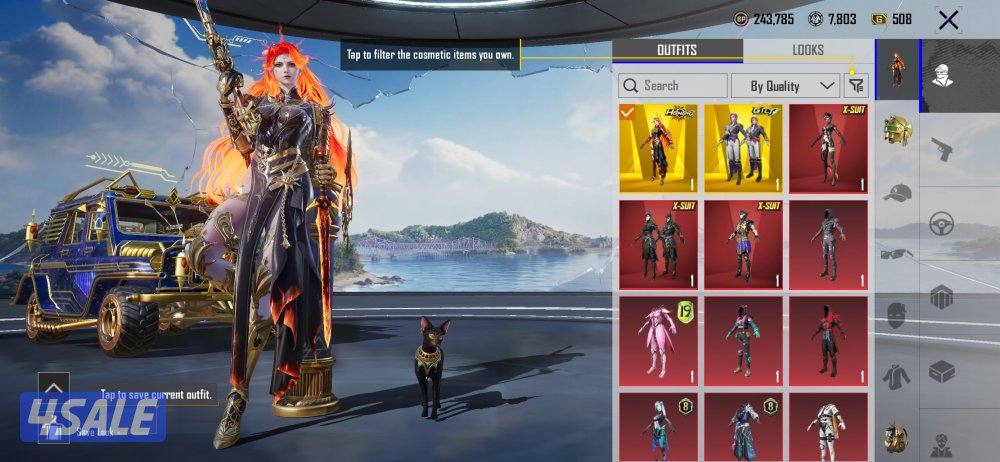Close the inventory with the X button

click(948, 19)
